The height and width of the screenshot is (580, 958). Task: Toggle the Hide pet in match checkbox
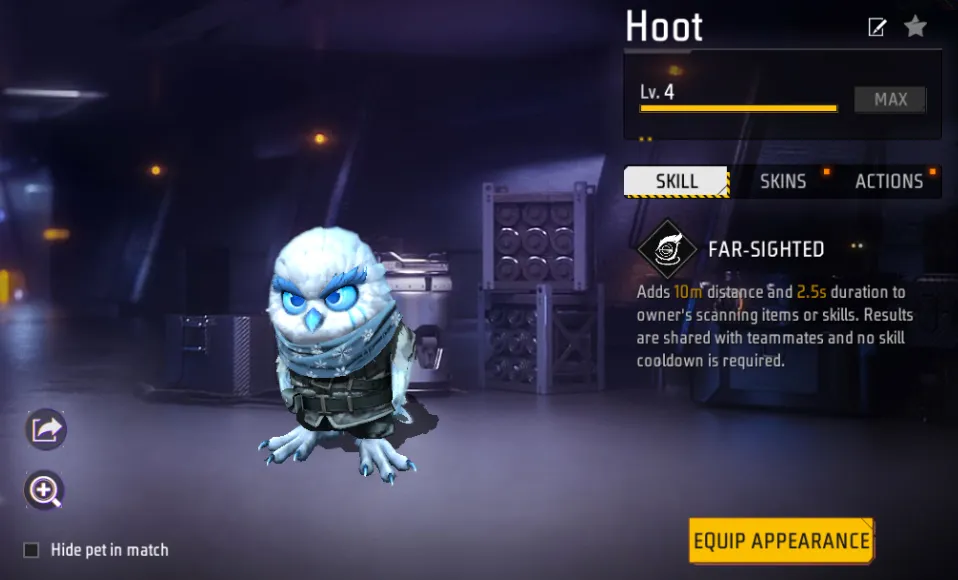32,550
